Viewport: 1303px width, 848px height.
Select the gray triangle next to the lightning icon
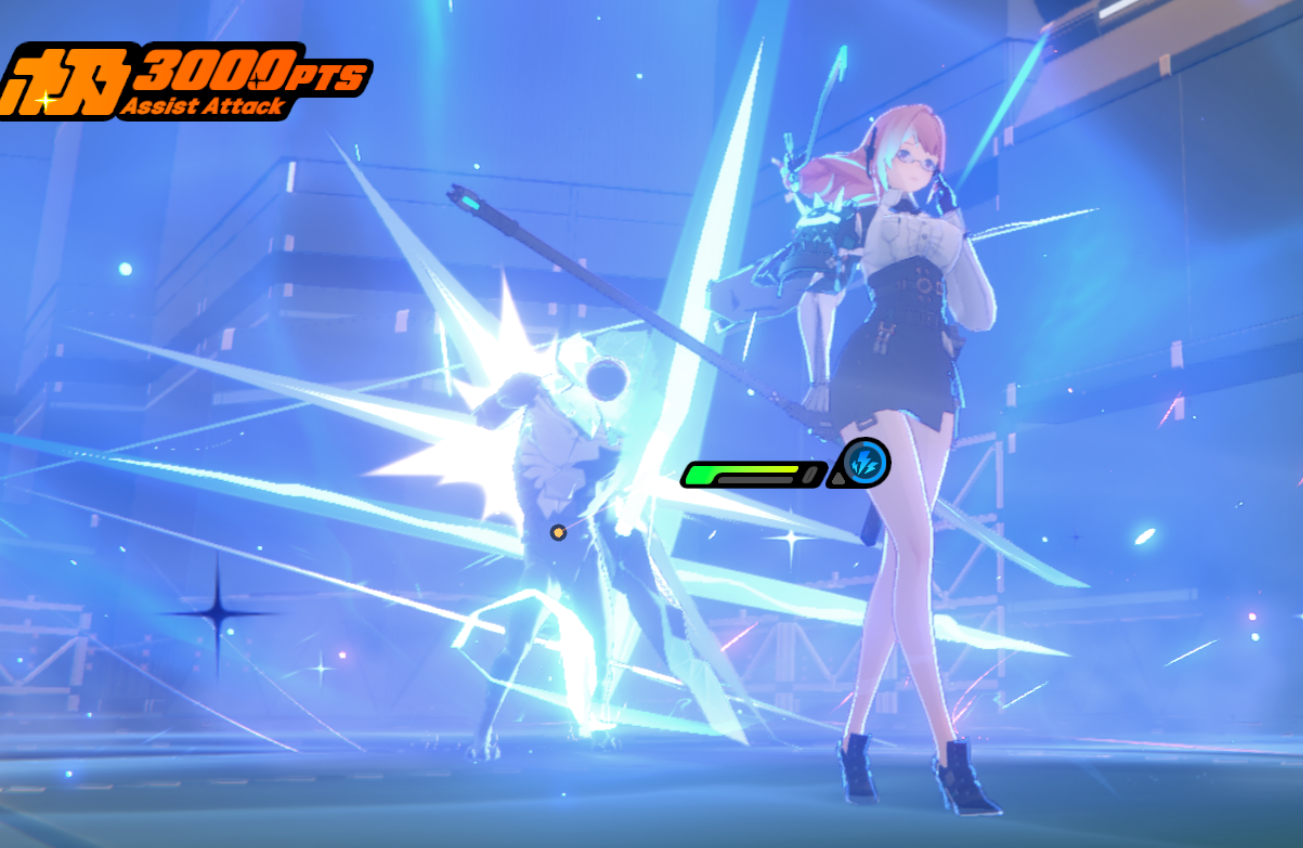[x=838, y=479]
